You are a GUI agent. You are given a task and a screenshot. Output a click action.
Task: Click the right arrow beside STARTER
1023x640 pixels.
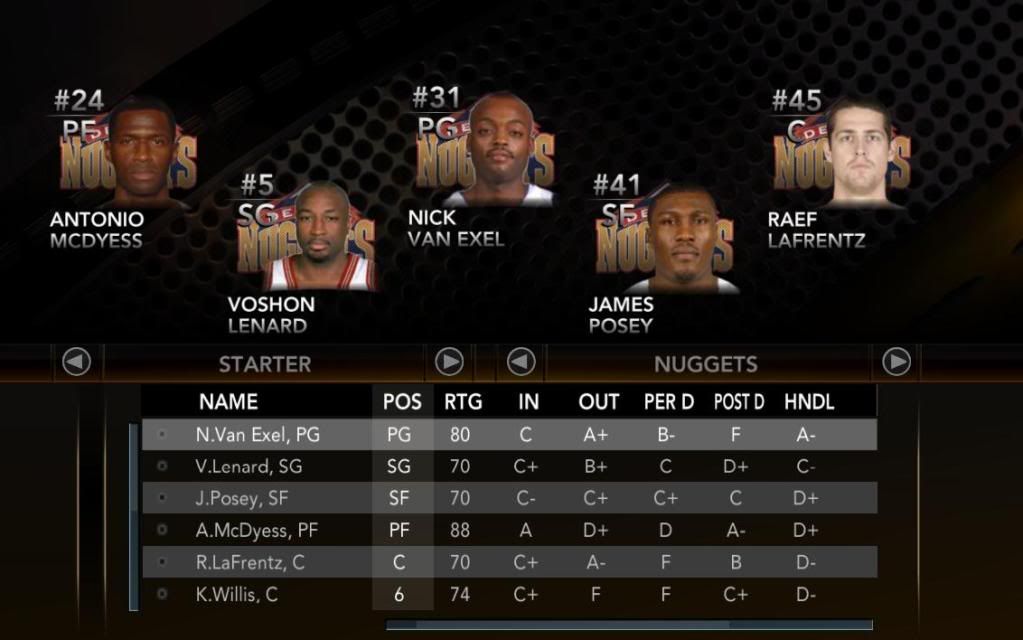449,362
